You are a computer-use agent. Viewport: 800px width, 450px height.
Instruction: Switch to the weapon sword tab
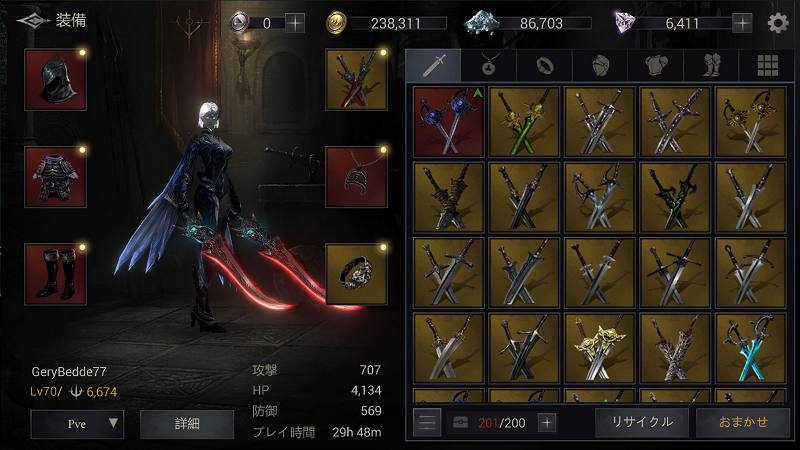coord(432,65)
